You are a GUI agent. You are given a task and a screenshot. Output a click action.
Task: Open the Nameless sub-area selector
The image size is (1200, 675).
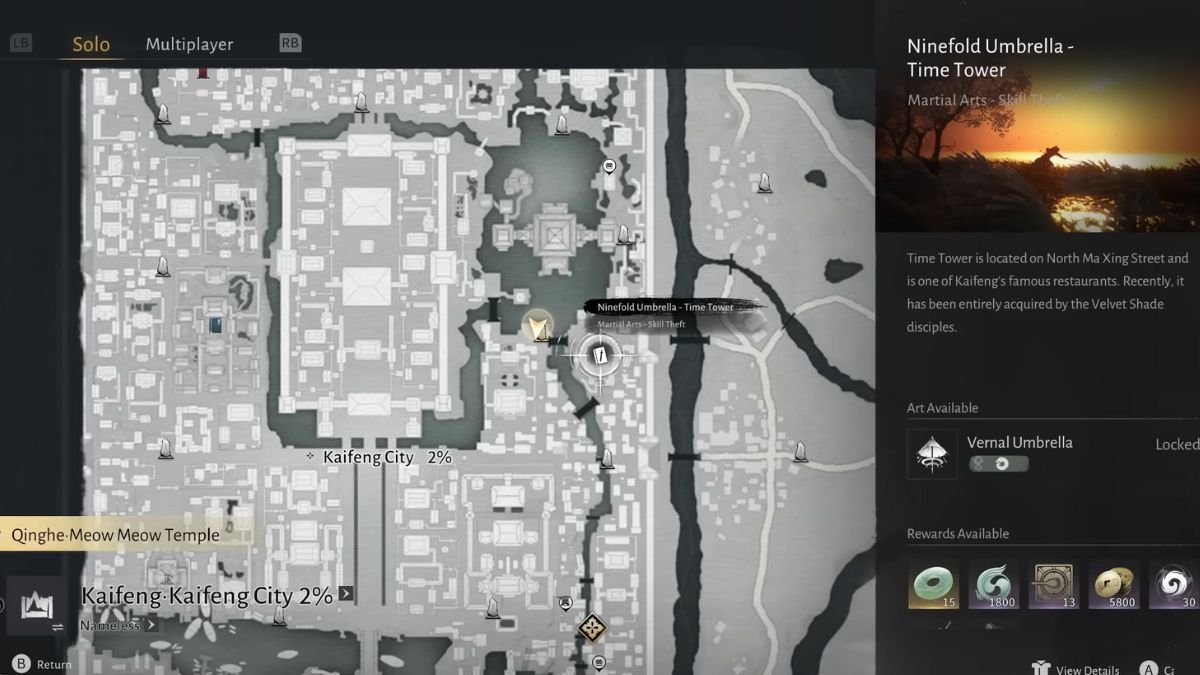click(x=118, y=625)
